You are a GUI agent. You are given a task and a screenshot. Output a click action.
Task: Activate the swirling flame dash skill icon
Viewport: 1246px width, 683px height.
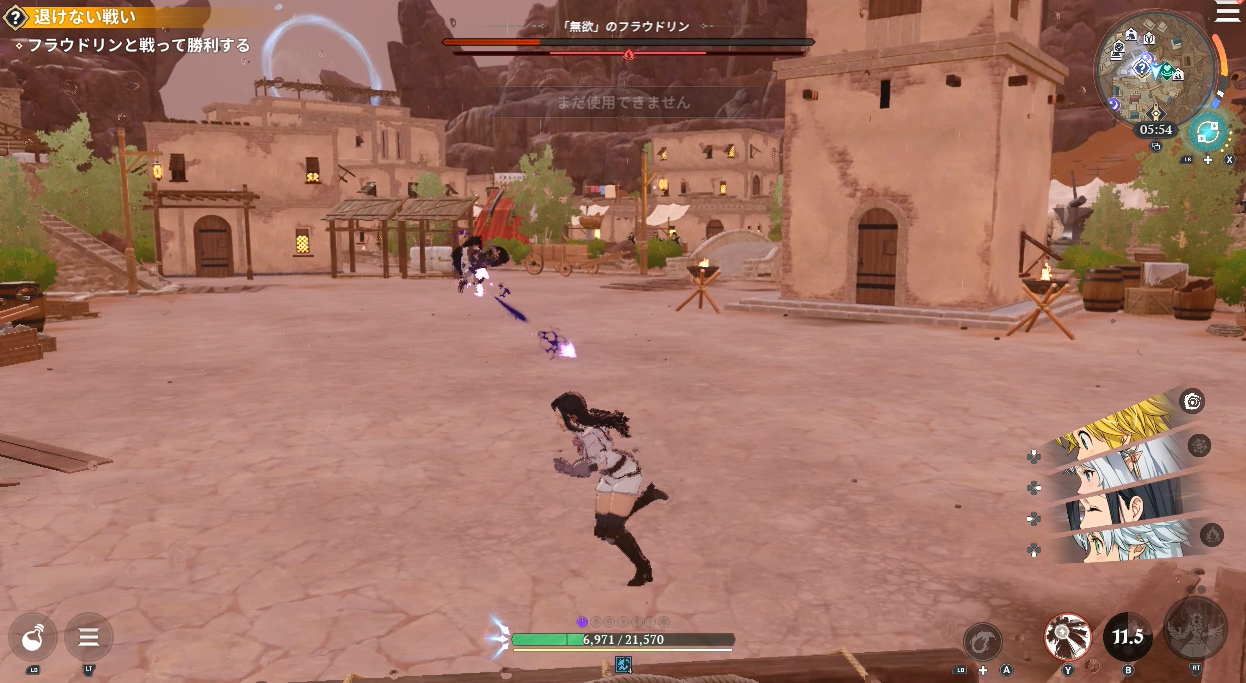tap(982, 641)
